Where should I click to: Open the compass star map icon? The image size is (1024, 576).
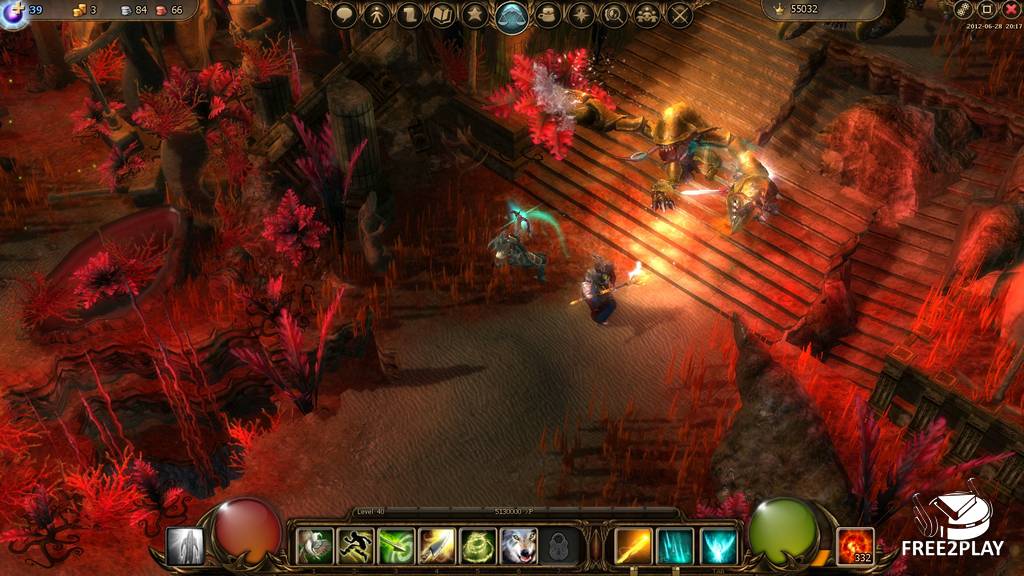point(580,15)
